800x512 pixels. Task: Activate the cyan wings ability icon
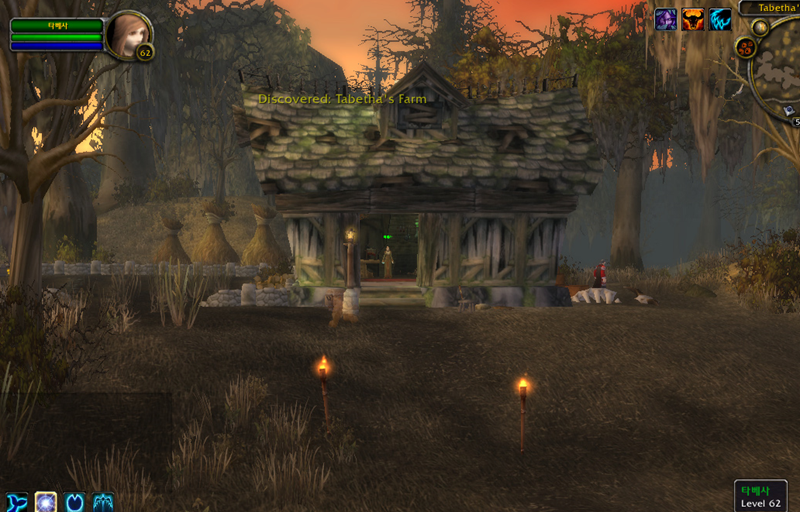103,502
